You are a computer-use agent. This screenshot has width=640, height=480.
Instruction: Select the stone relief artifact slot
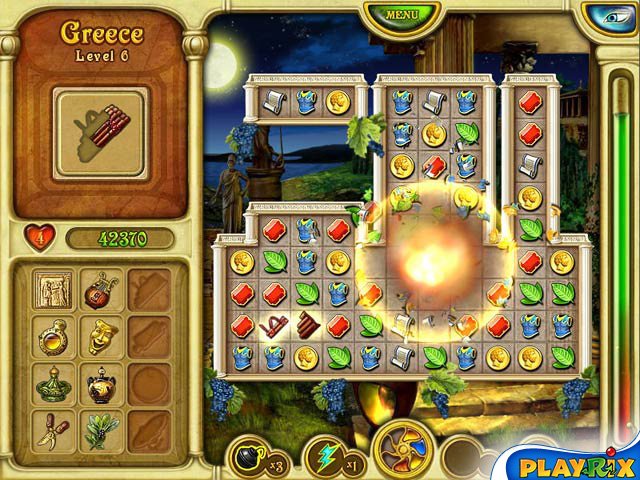tap(52, 290)
